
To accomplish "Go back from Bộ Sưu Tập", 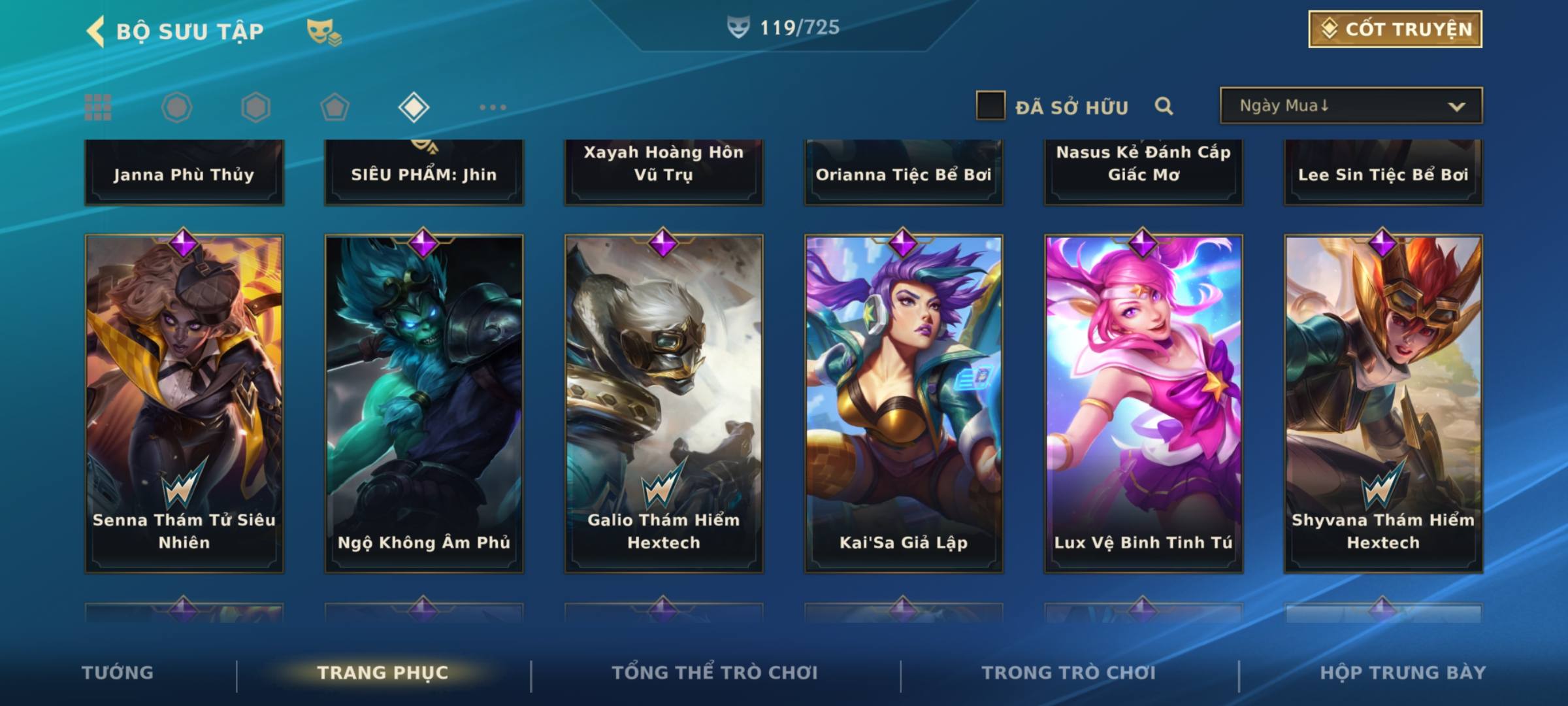I will tap(96, 31).
